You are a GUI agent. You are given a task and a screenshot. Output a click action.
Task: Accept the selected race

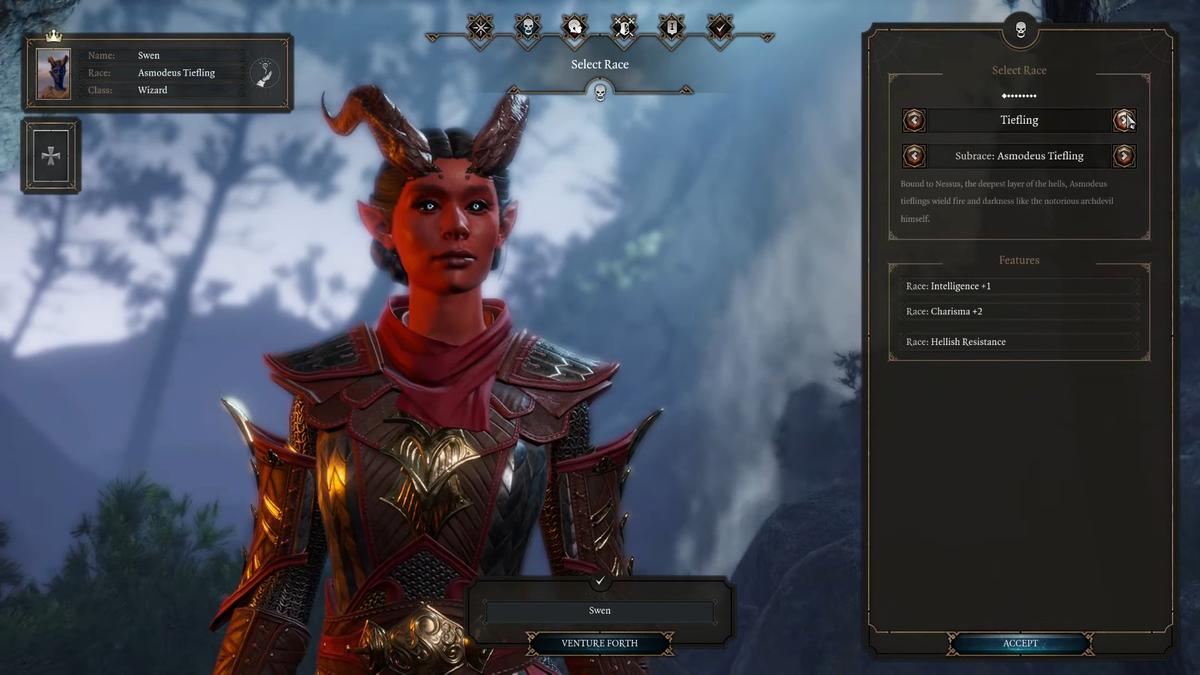[1020, 644]
